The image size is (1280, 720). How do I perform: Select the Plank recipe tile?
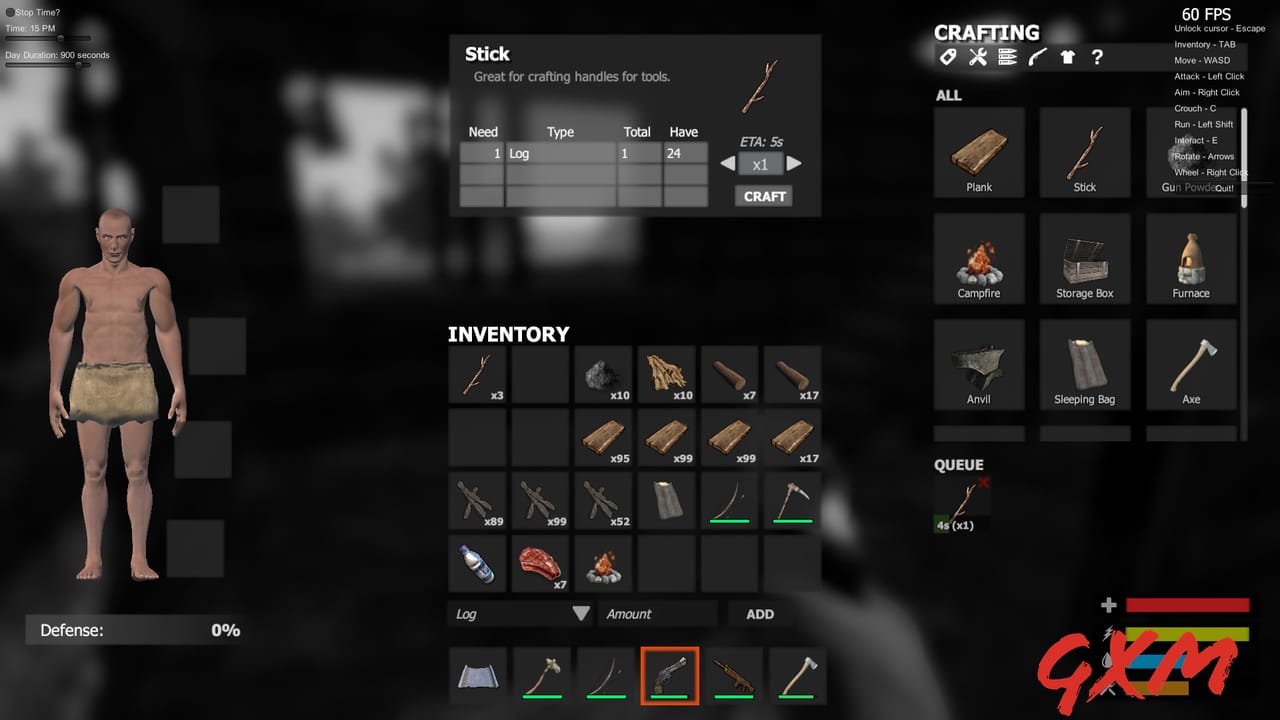pos(979,152)
